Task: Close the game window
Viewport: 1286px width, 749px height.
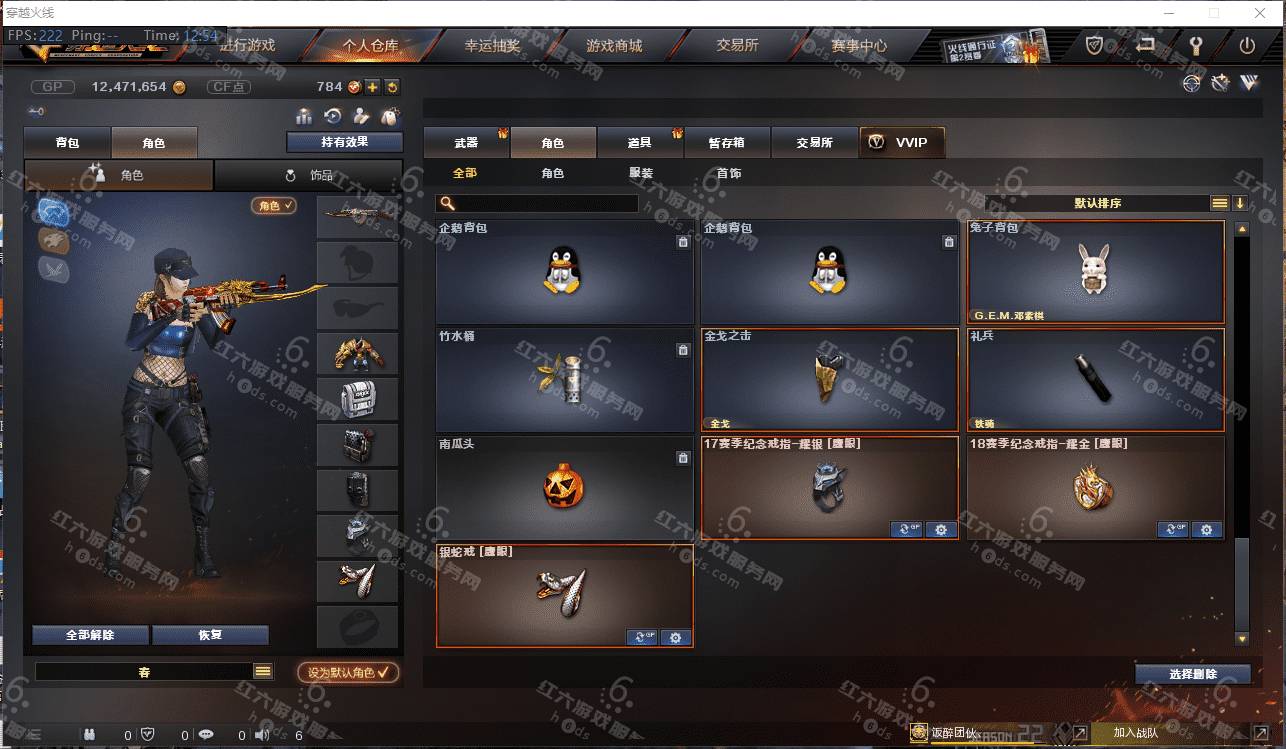Action: tap(1261, 13)
